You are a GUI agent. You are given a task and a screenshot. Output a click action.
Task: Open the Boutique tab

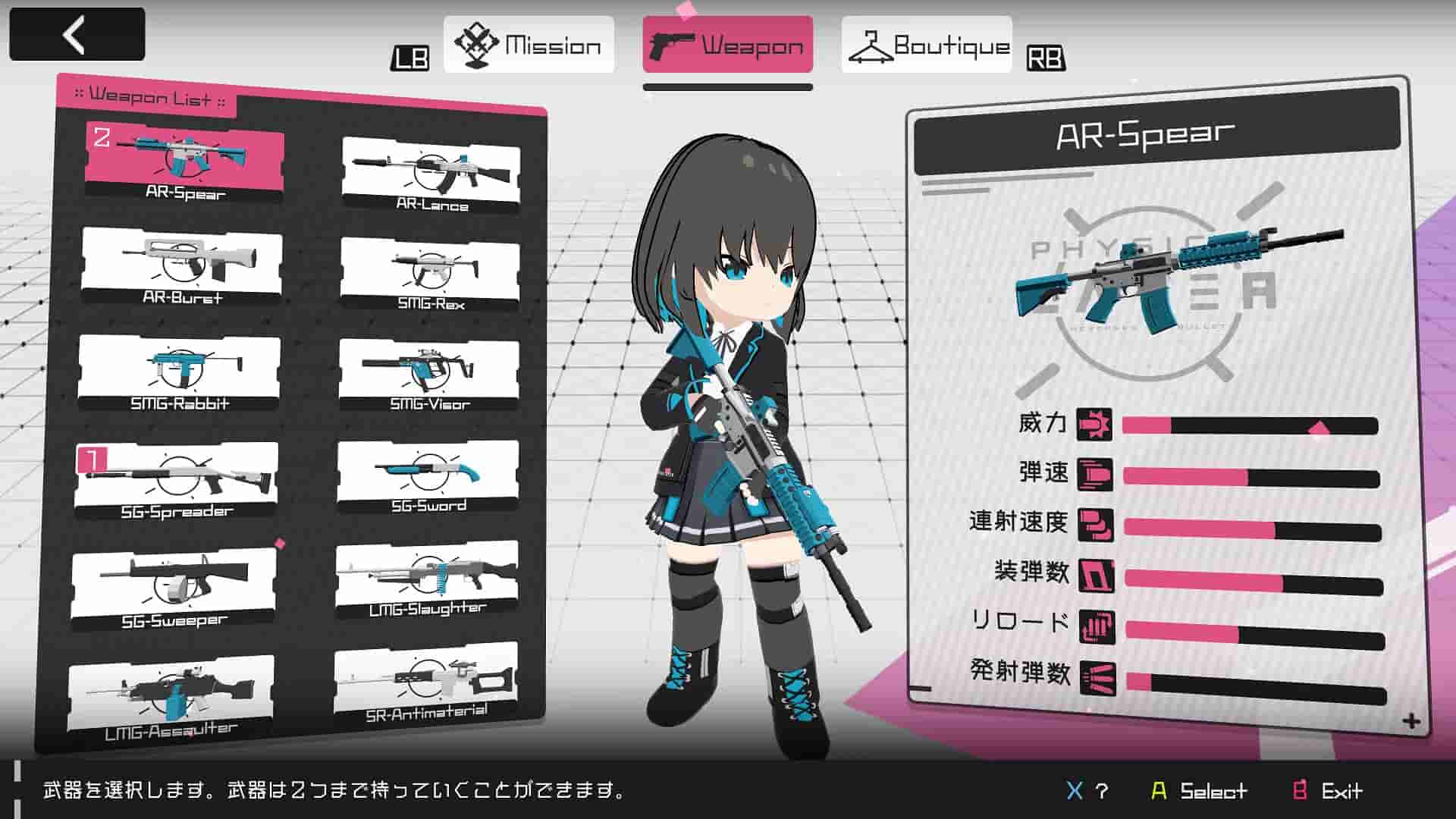click(926, 45)
